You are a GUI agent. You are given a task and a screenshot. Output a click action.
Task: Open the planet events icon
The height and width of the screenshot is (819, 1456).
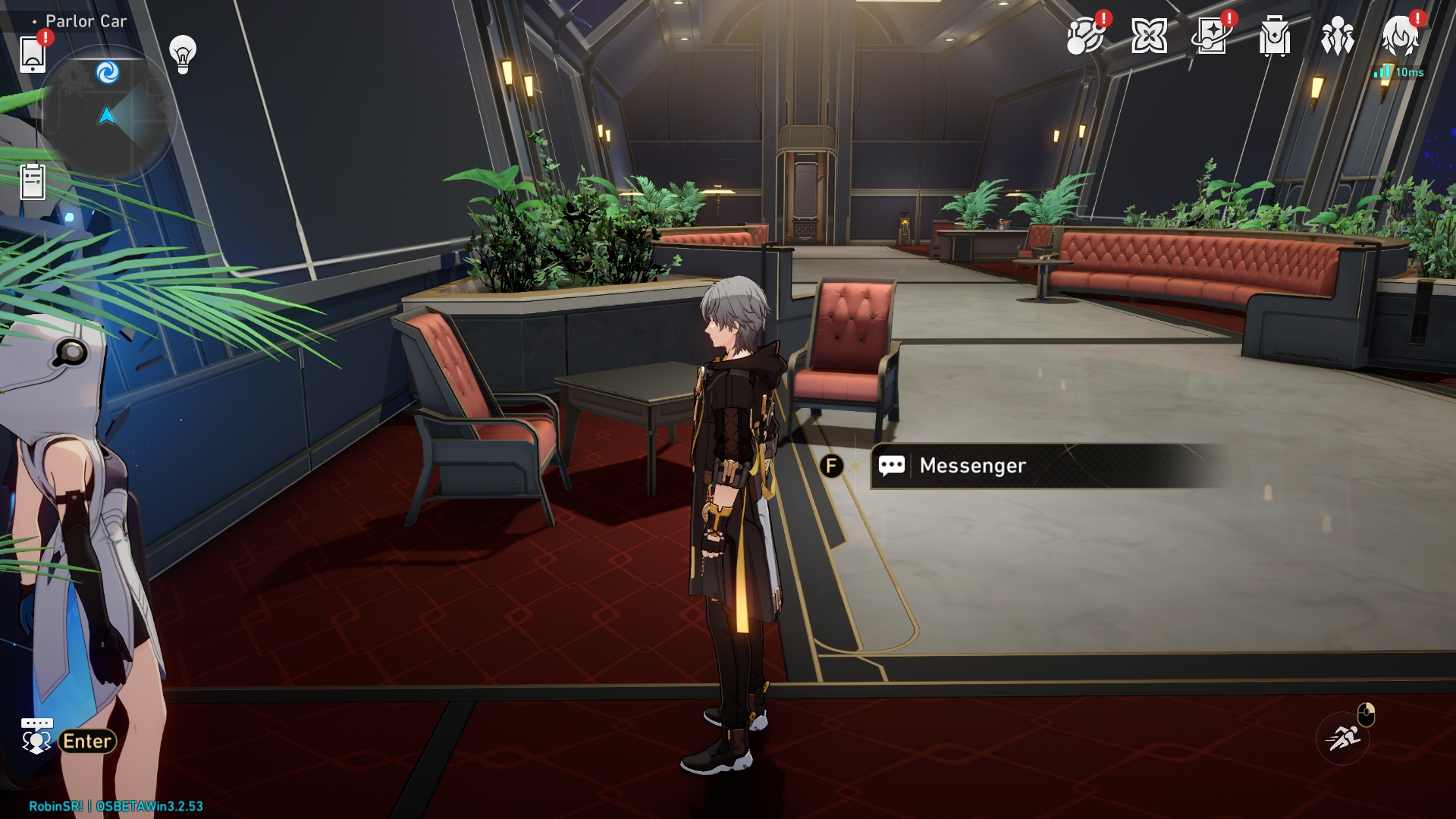point(1084,36)
